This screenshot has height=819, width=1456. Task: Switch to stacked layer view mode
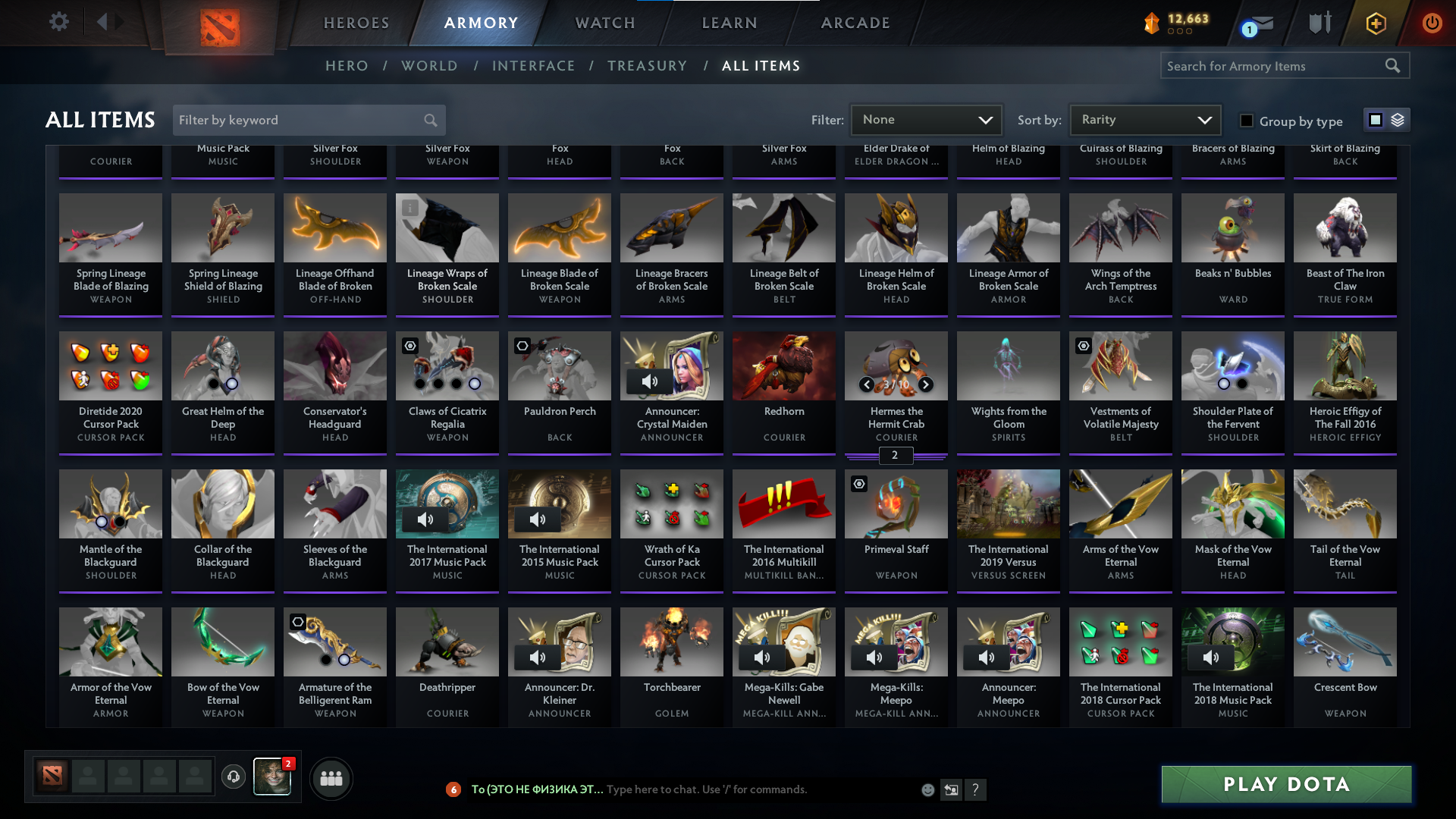pos(1398,120)
